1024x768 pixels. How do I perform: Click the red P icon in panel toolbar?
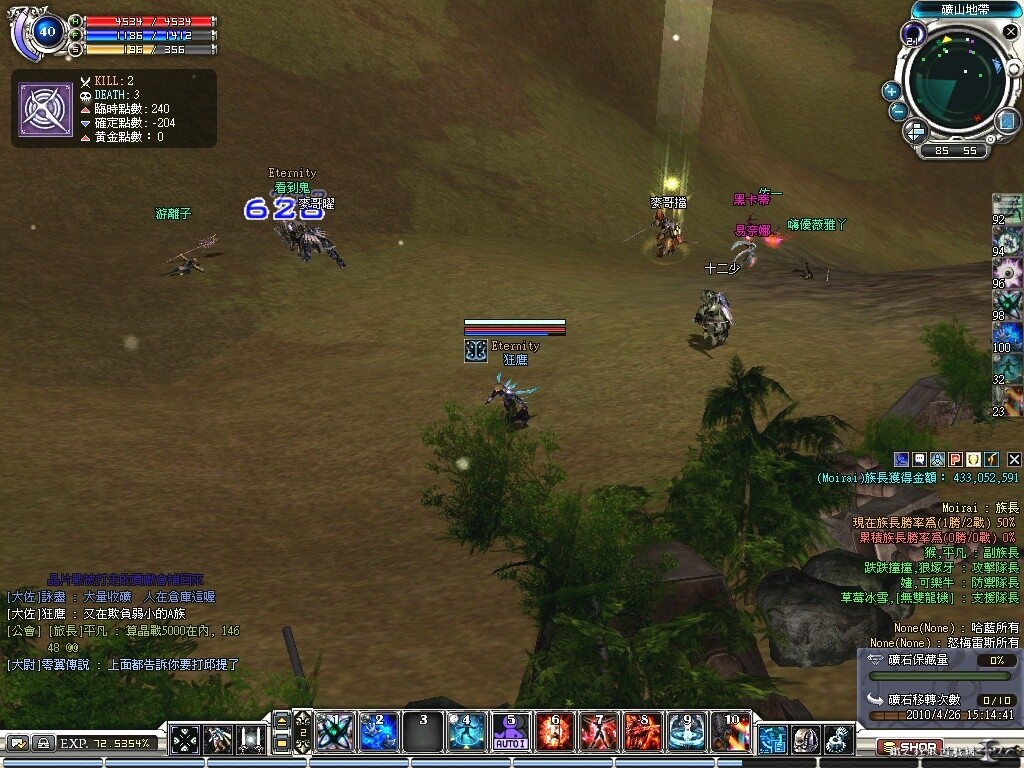pos(955,459)
